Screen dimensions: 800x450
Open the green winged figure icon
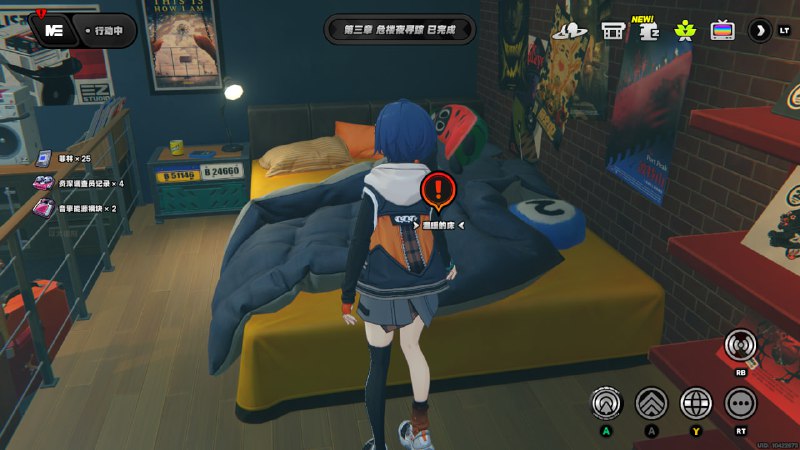685,30
